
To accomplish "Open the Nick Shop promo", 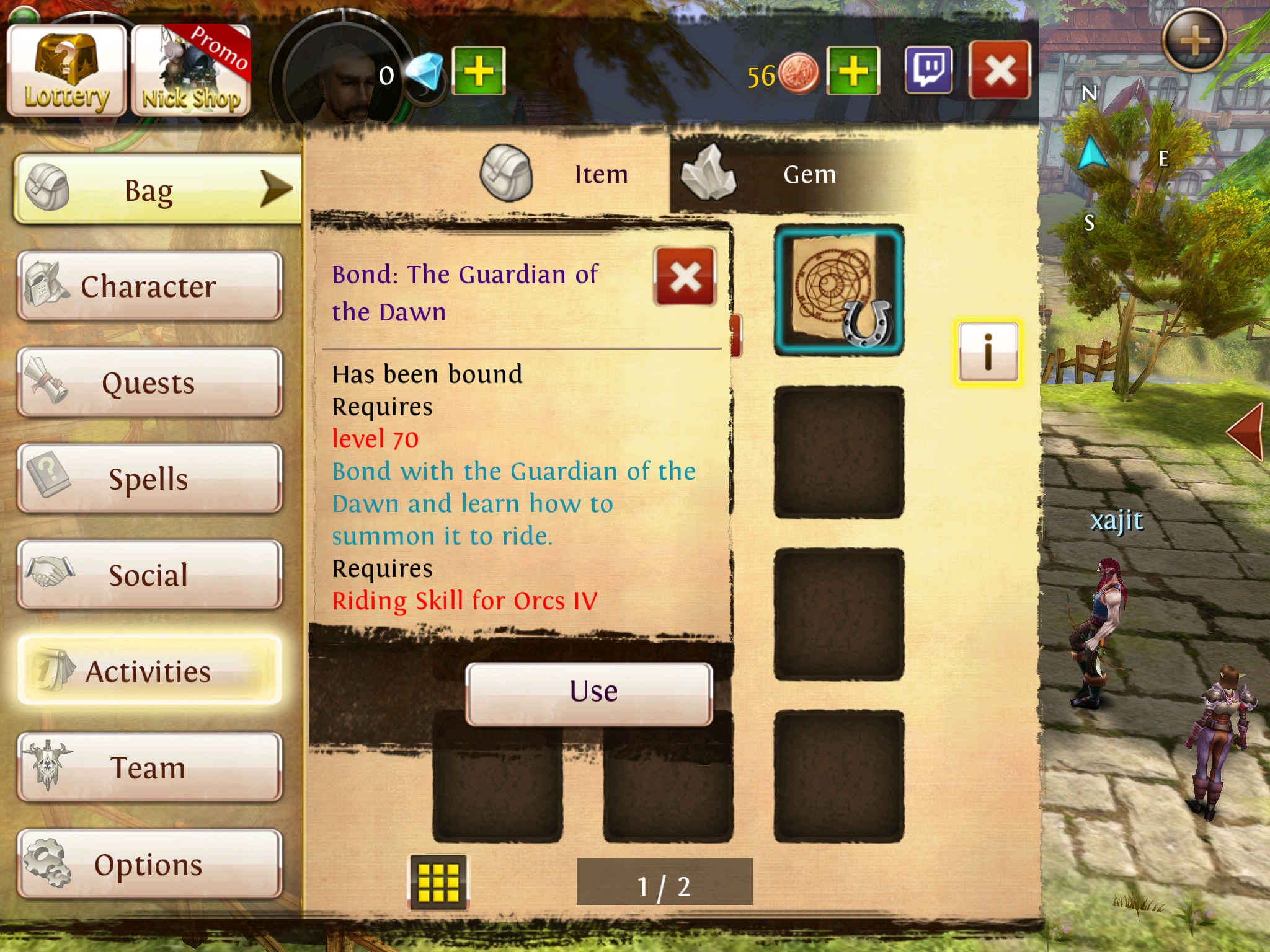I will (191, 71).
